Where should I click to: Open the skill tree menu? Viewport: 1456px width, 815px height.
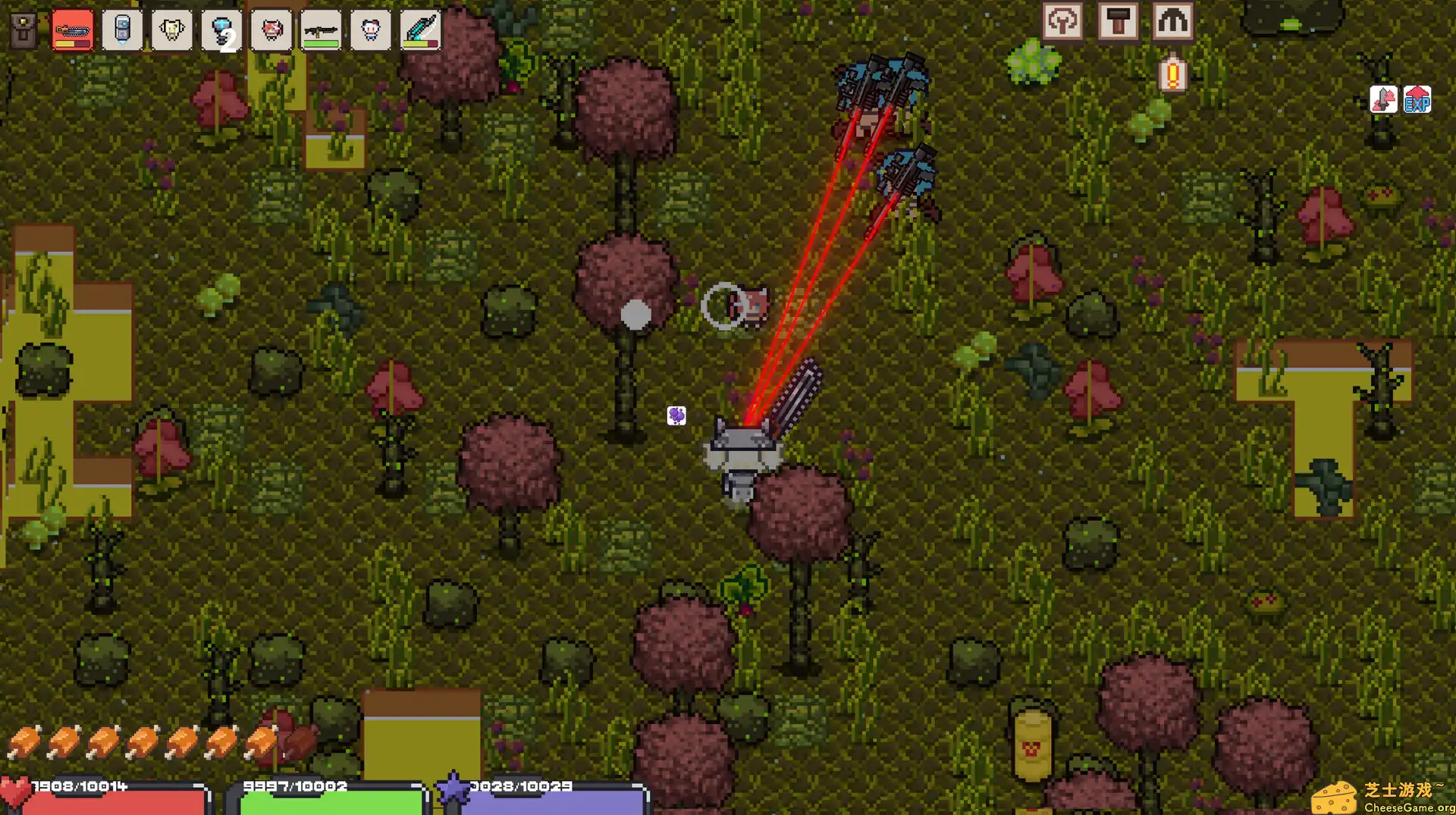tap(1062, 21)
